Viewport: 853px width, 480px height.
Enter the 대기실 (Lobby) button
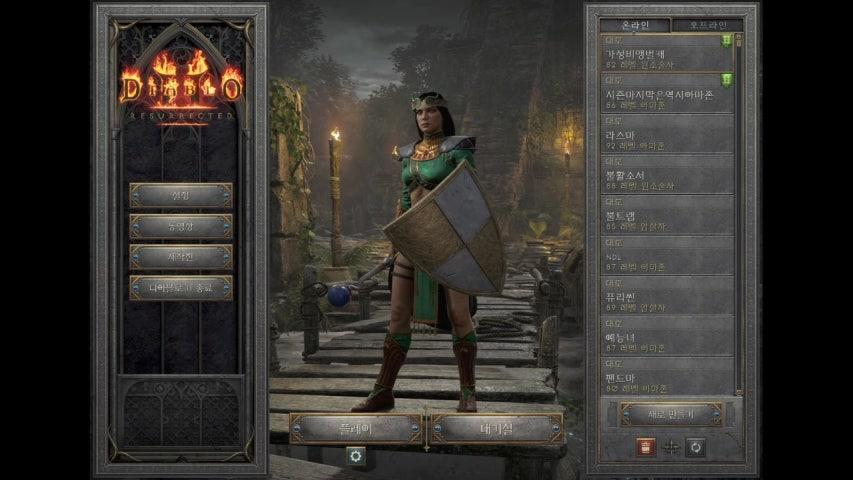(x=496, y=429)
